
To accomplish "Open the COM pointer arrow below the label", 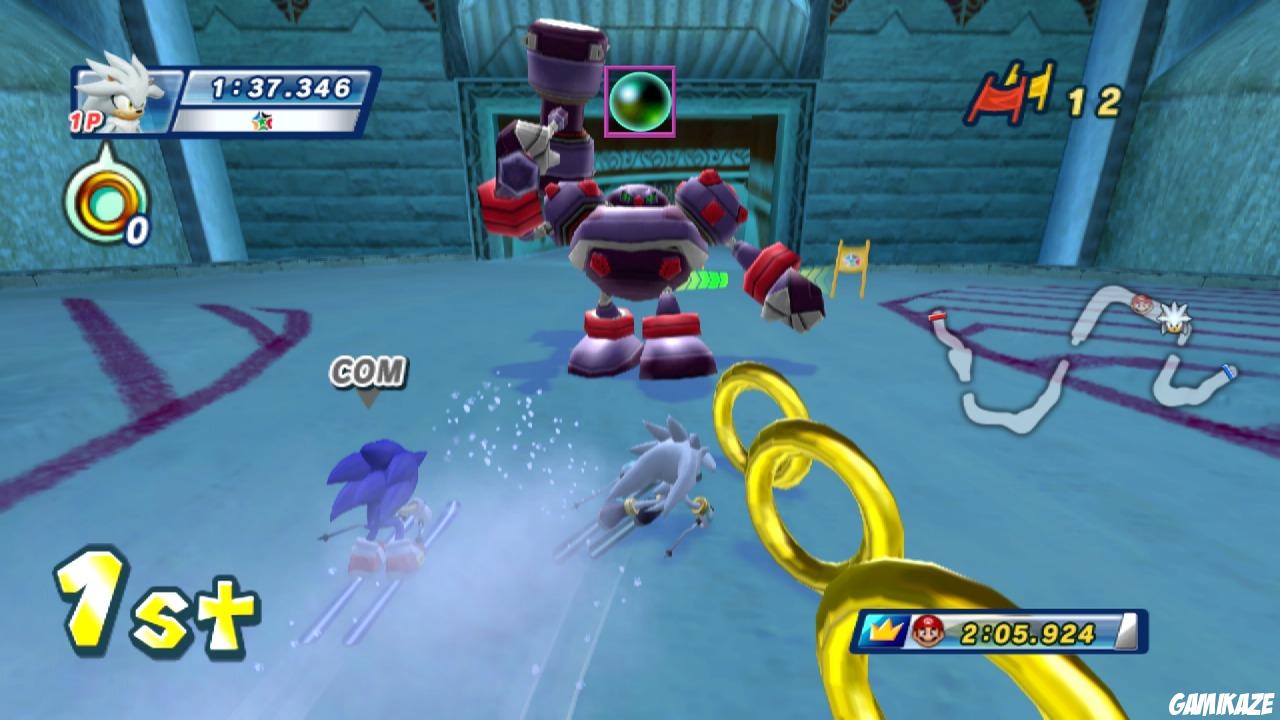I will pyautogui.click(x=369, y=400).
